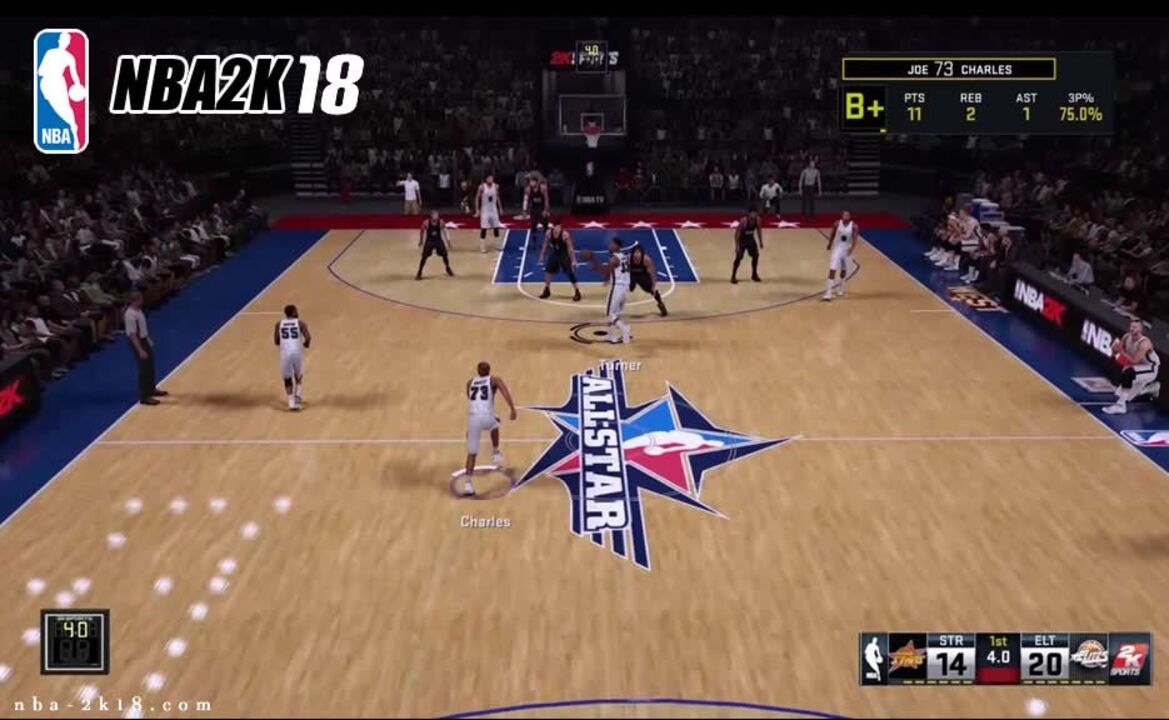Image resolution: width=1169 pixels, height=720 pixels.
Task: Click the Joe 73 Charles player name banner
Action: click(x=948, y=69)
